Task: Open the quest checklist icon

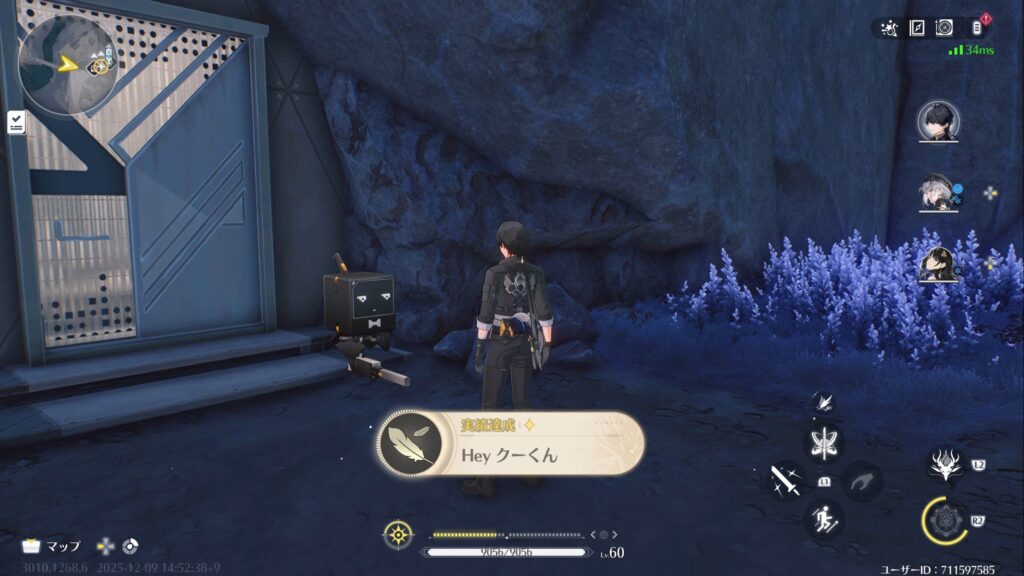Action: (16, 122)
